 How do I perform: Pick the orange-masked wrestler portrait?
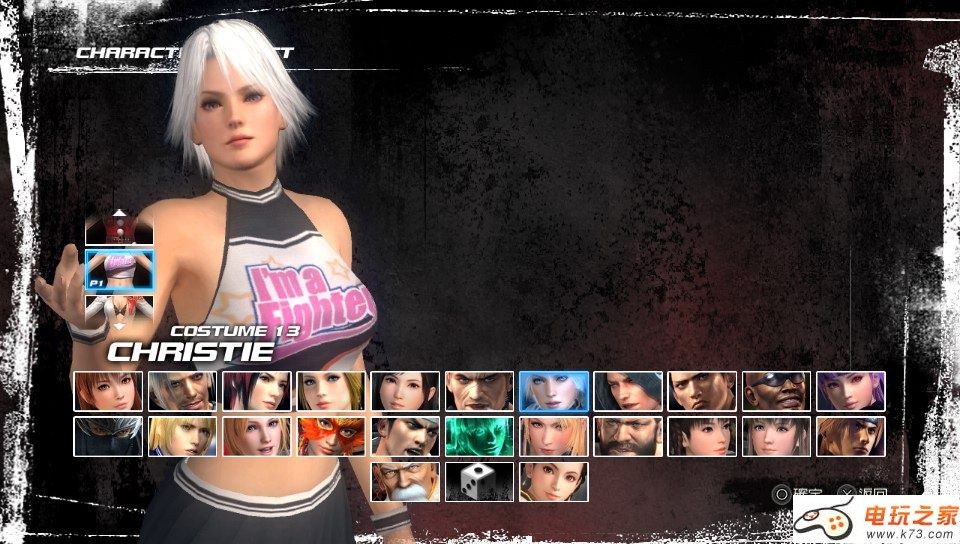(330, 436)
